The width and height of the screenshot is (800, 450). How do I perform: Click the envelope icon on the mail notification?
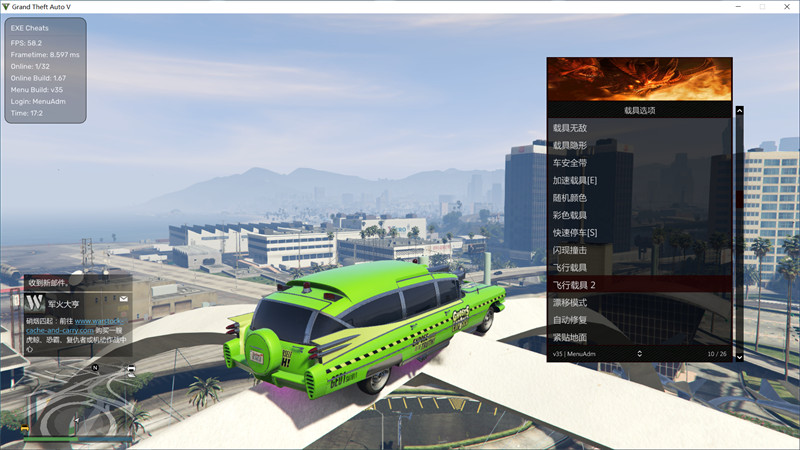123,299
